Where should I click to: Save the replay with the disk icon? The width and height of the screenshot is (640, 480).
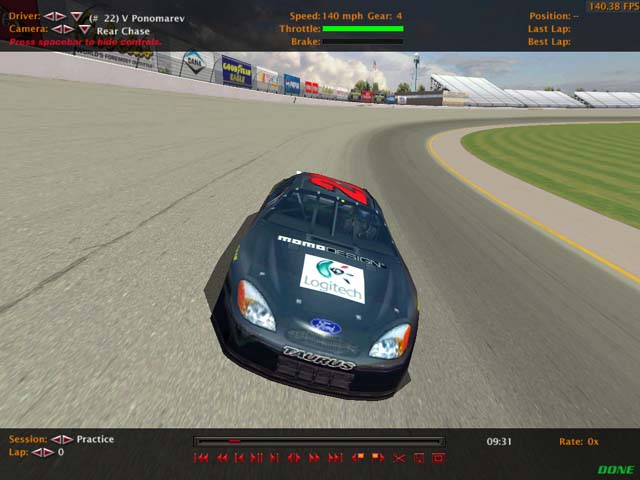[418, 458]
